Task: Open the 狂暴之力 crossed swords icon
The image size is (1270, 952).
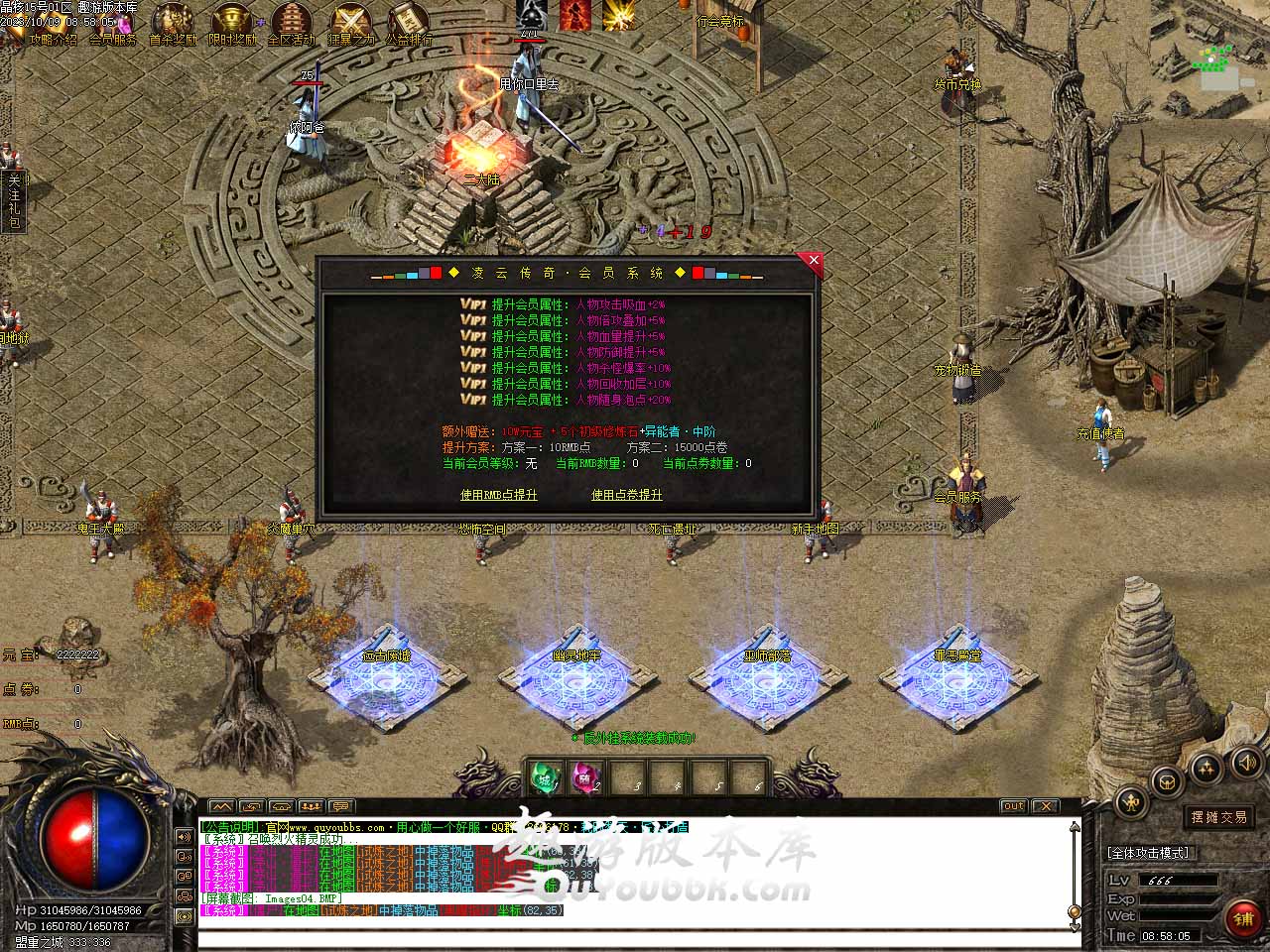Action: pyautogui.click(x=351, y=24)
